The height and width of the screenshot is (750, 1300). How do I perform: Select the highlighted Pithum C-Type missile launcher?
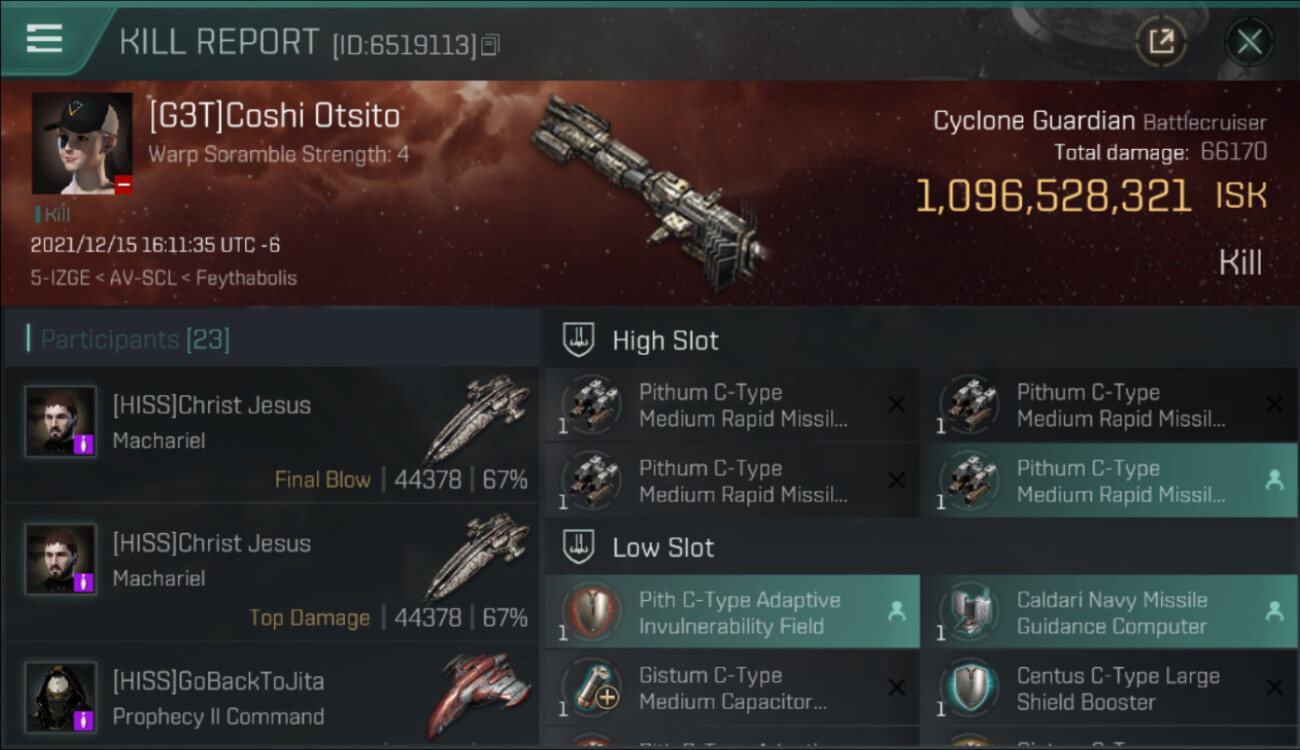click(1110, 481)
